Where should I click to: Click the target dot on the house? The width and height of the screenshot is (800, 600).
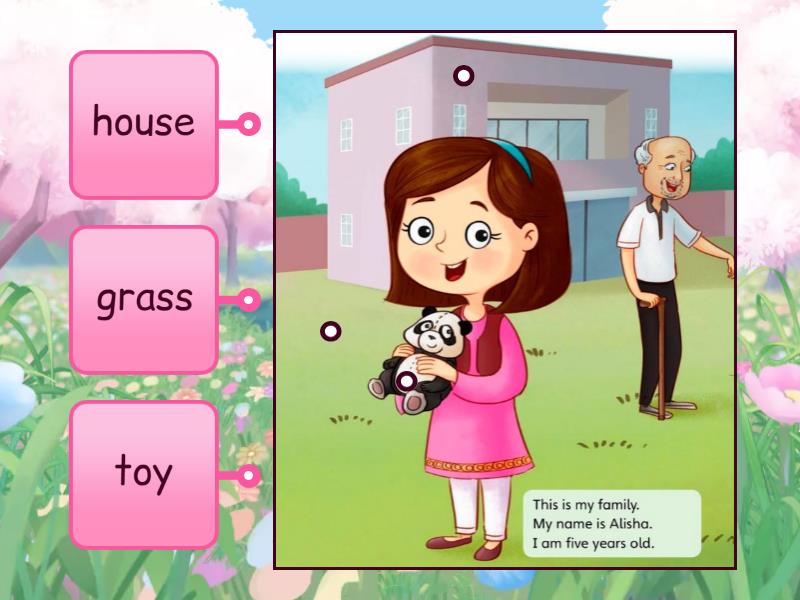[463, 75]
